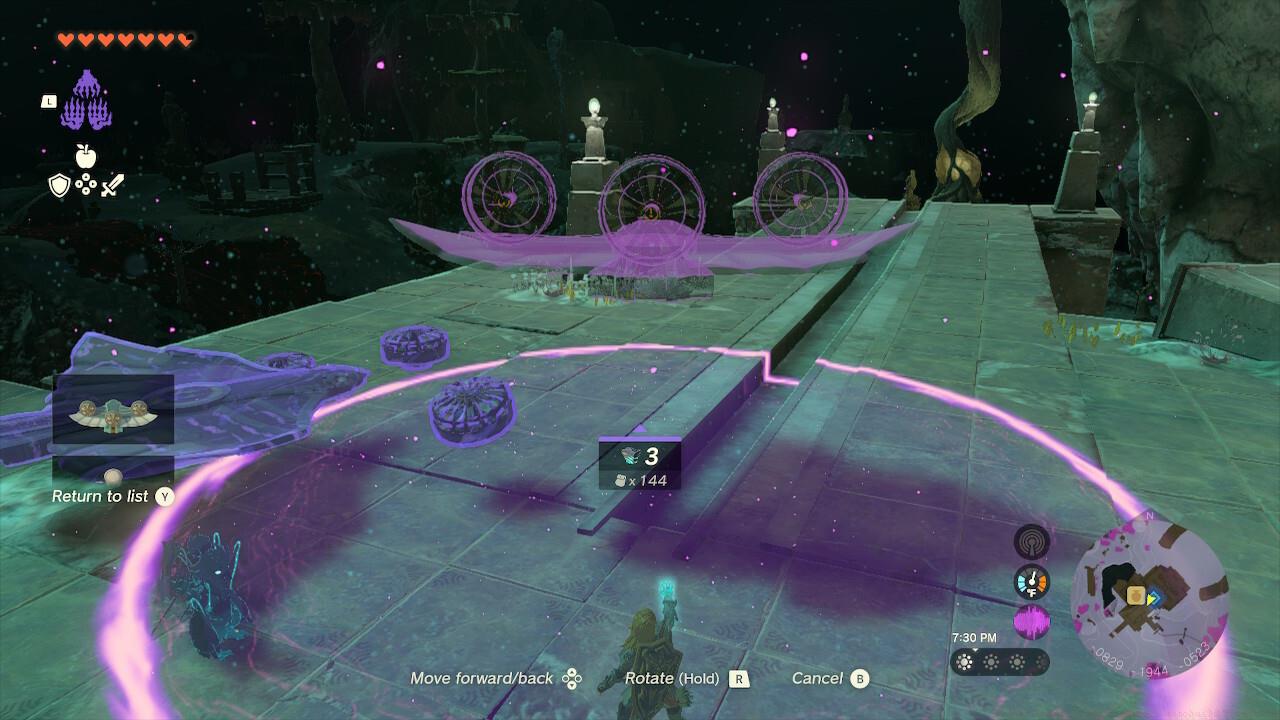
Task: Select the shield equipment icon
Action: click(58, 186)
